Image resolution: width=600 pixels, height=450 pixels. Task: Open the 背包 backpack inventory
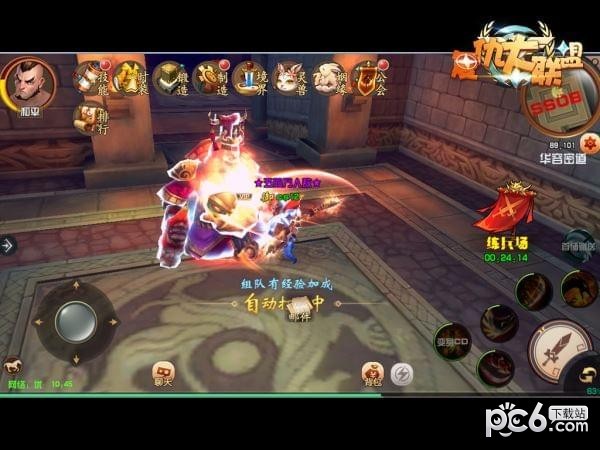click(x=372, y=374)
